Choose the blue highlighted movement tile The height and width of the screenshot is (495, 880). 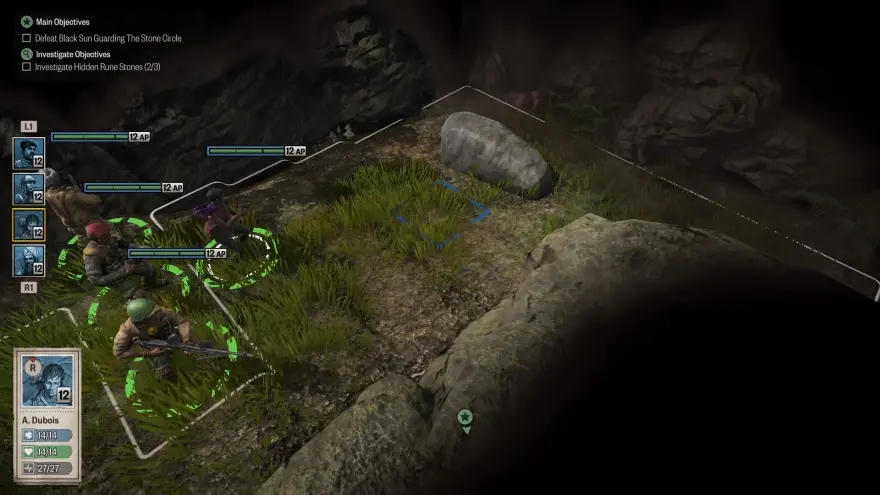tap(440, 212)
